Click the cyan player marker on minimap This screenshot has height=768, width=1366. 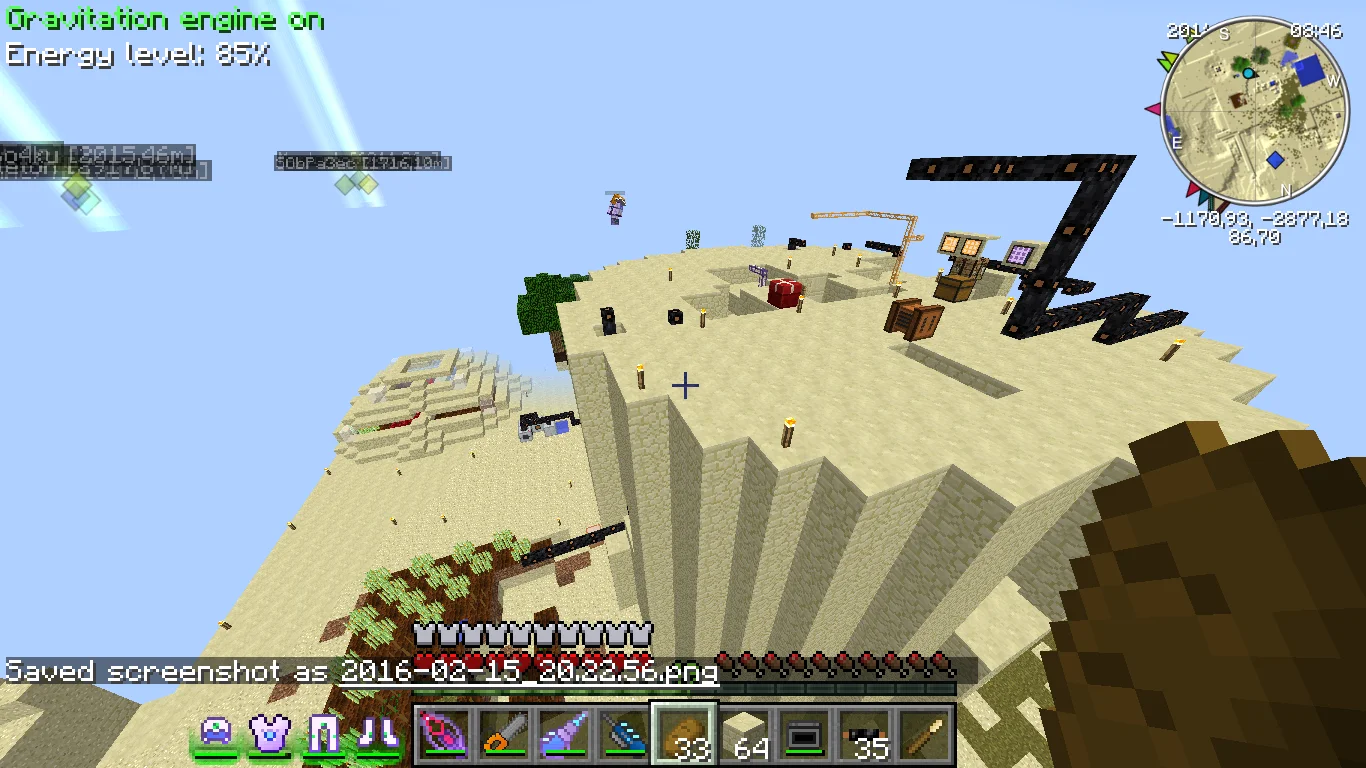click(1248, 73)
